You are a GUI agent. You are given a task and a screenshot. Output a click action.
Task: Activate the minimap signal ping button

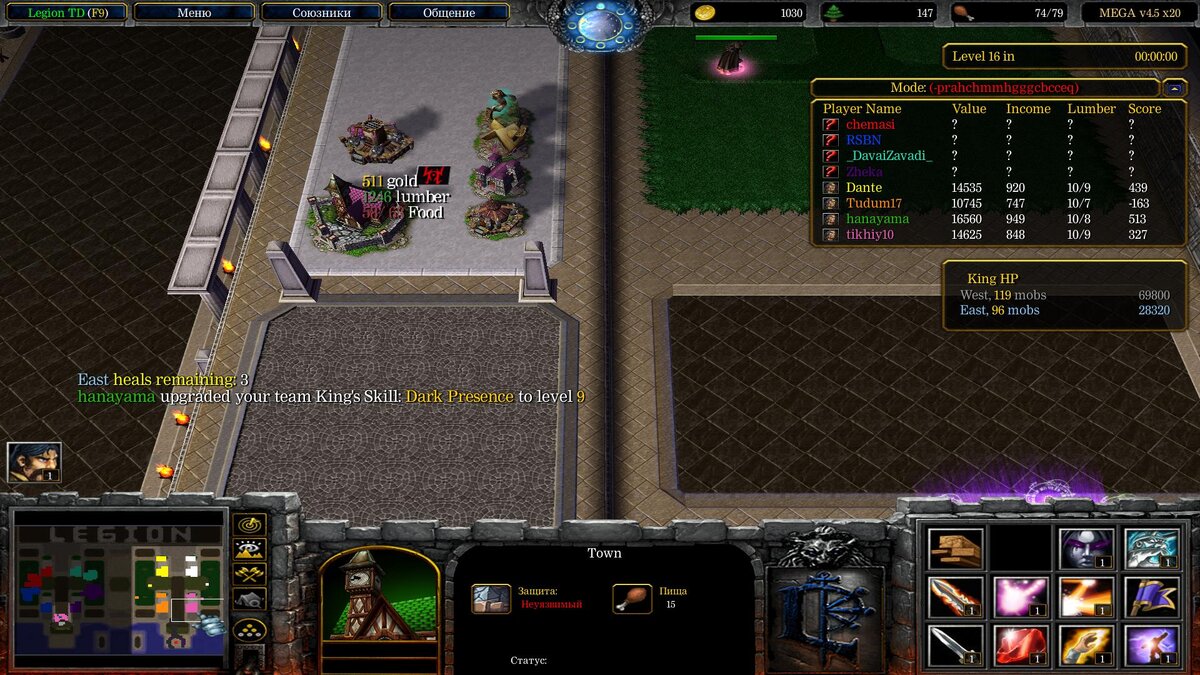tap(249, 524)
